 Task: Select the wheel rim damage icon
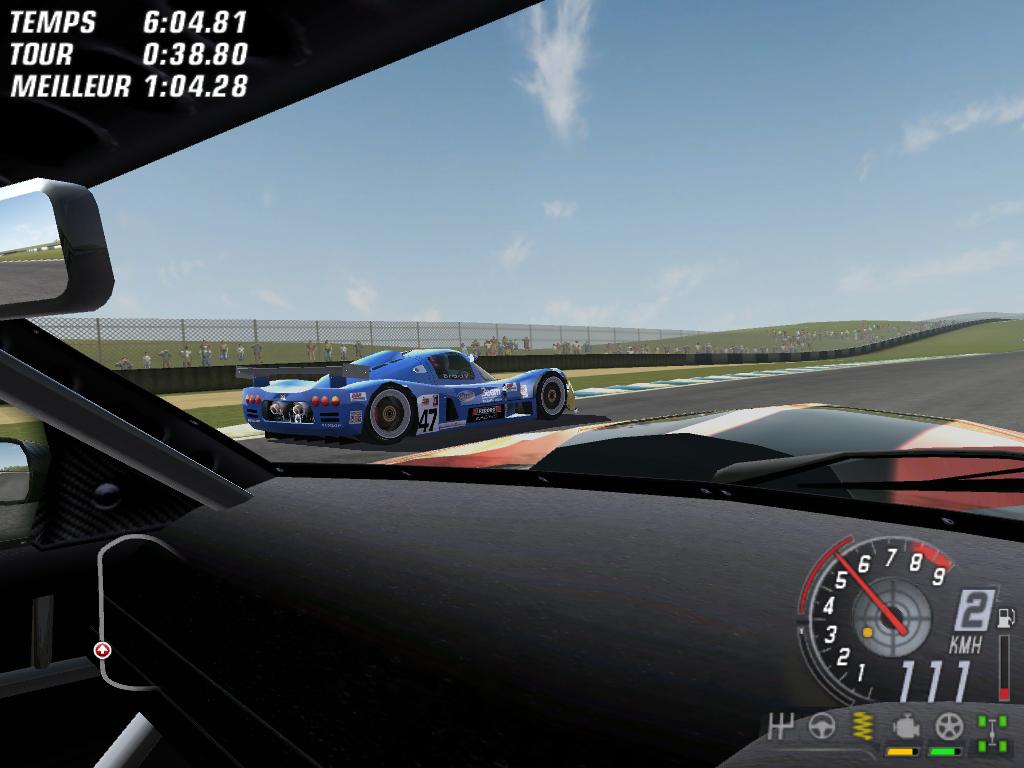coord(948,727)
